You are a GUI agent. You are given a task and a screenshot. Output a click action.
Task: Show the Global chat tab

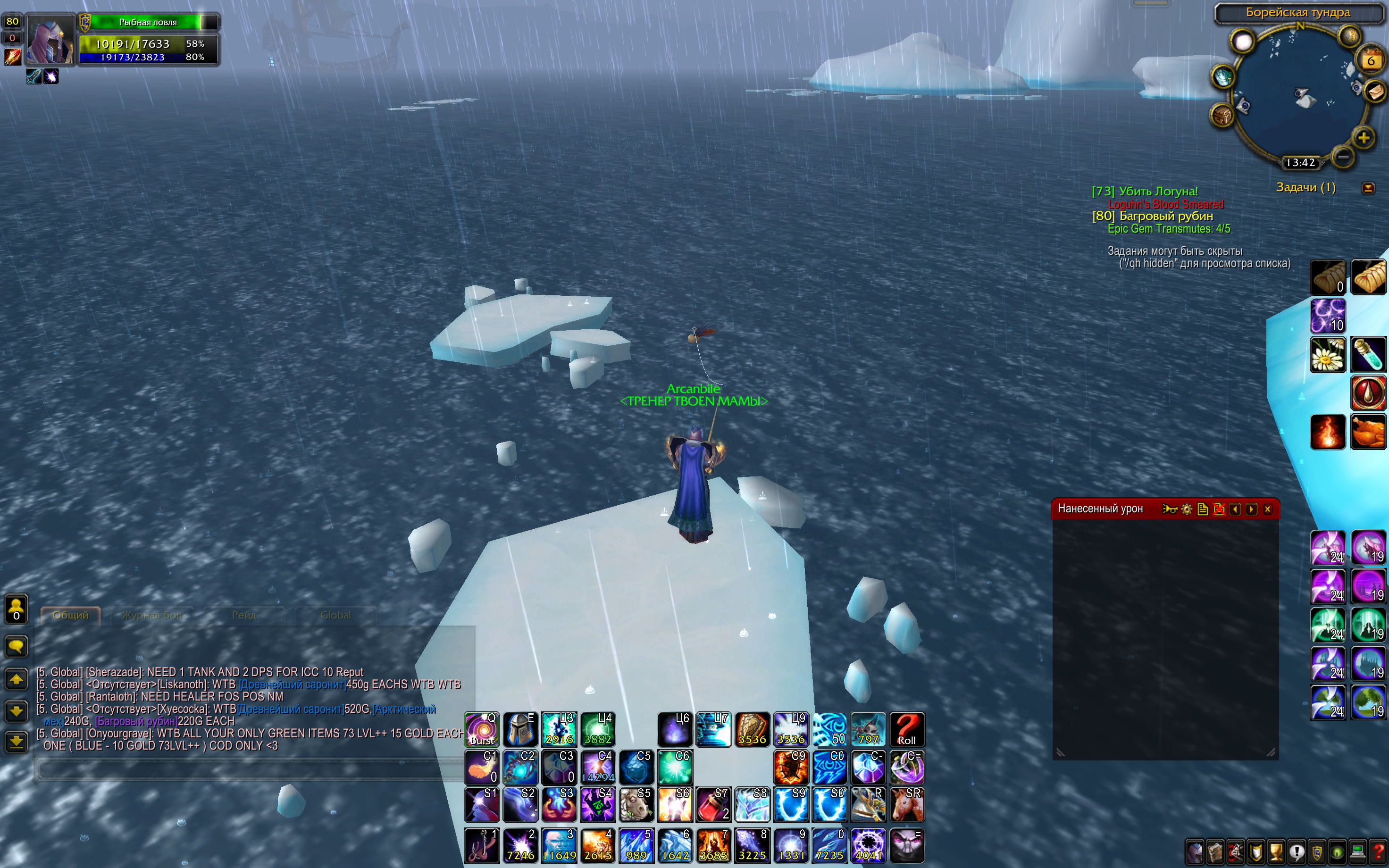(335, 616)
